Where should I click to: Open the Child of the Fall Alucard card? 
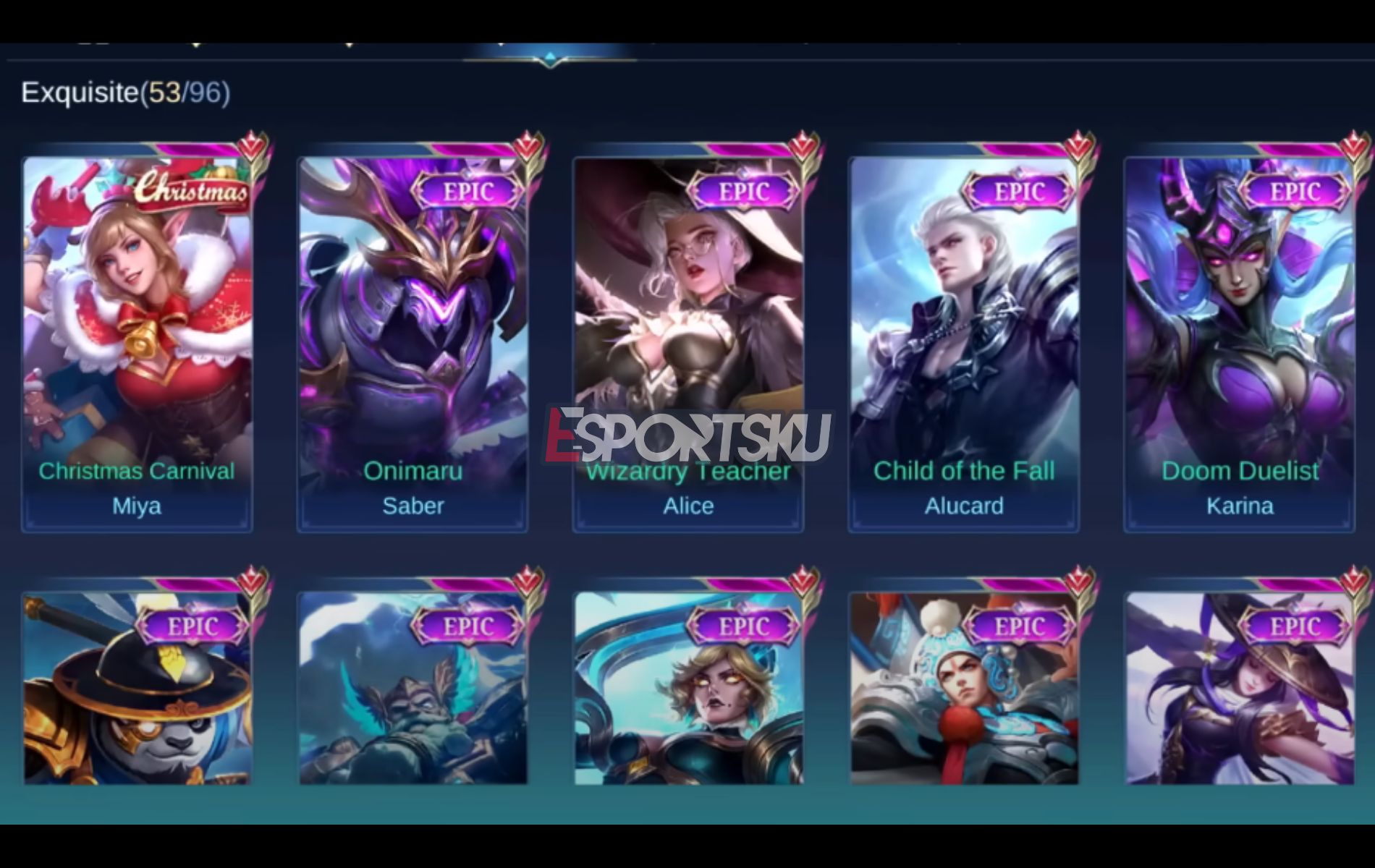(964, 311)
